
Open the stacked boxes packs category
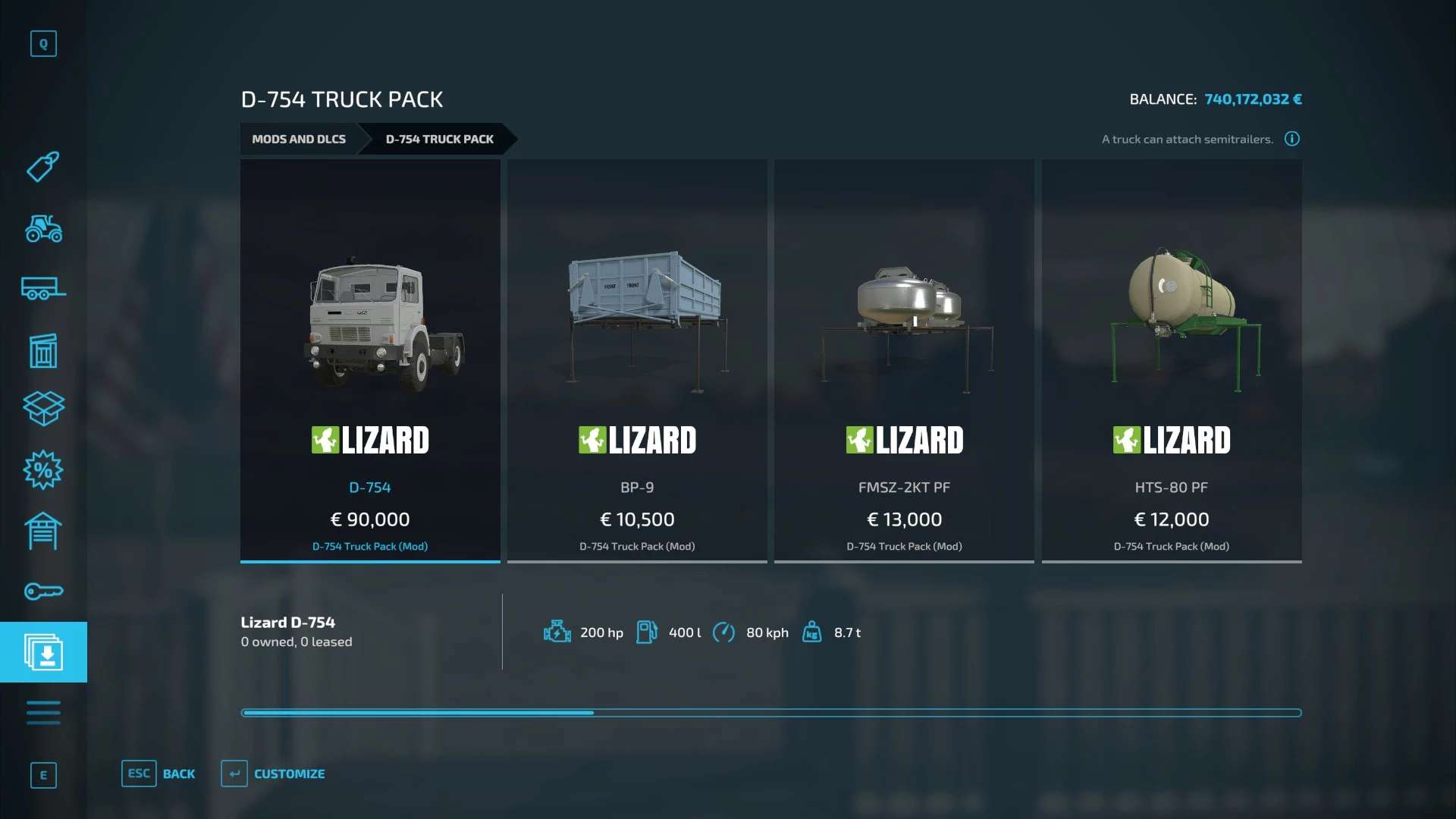(x=43, y=409)
